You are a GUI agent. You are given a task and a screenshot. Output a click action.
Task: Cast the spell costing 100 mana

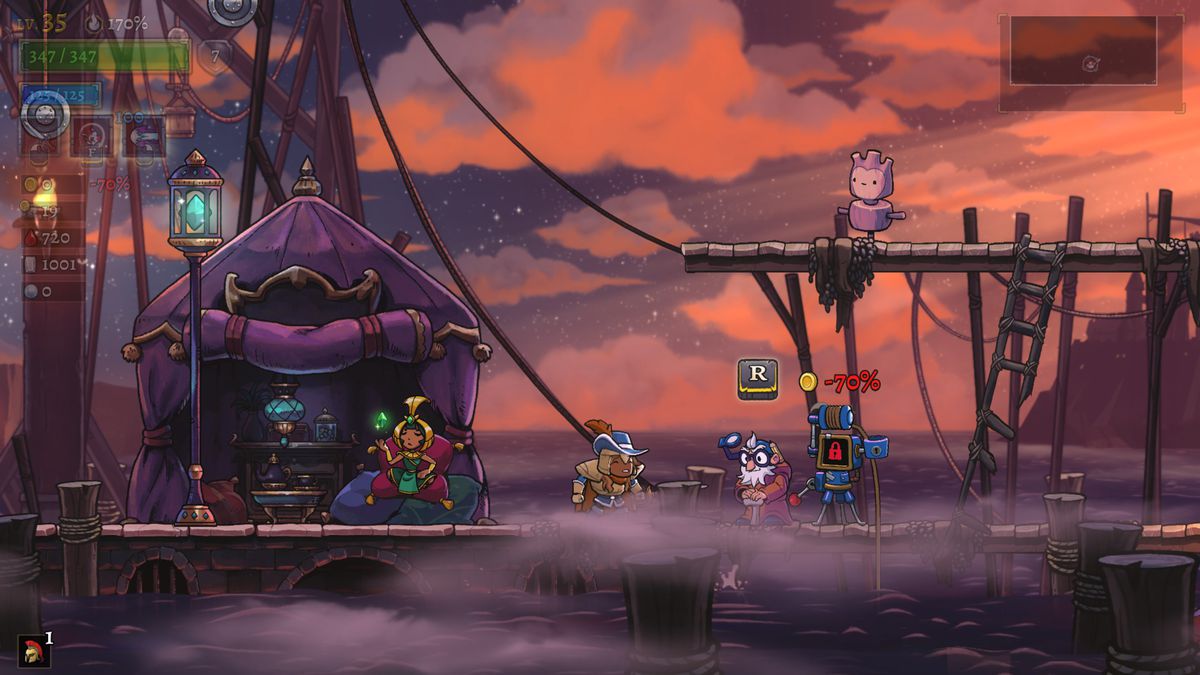[143, 136]
